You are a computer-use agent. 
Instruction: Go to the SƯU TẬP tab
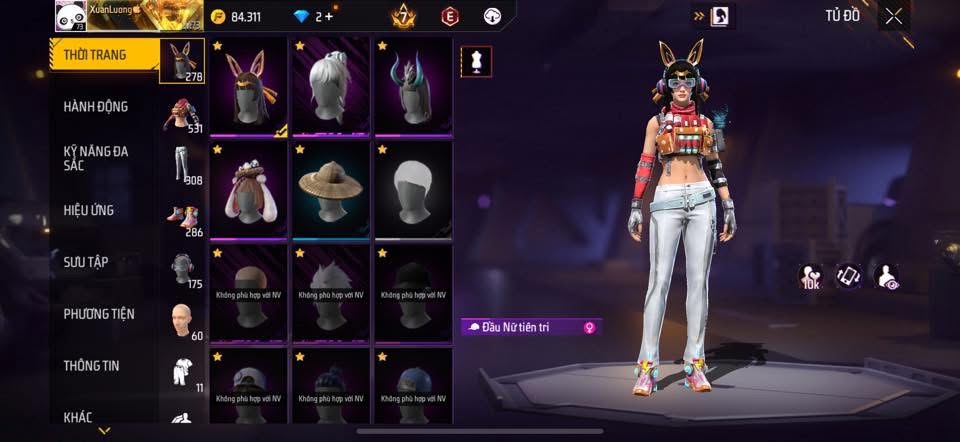86,262
